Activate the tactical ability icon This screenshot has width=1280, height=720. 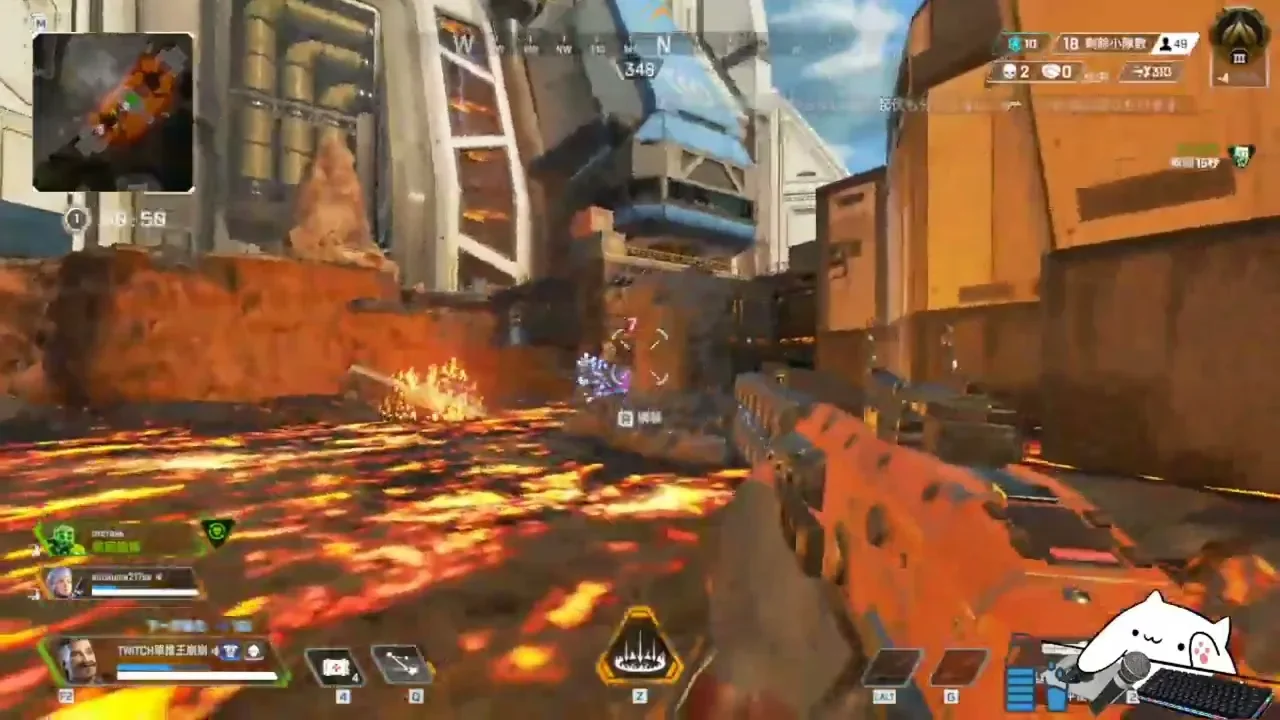[401, 664]
